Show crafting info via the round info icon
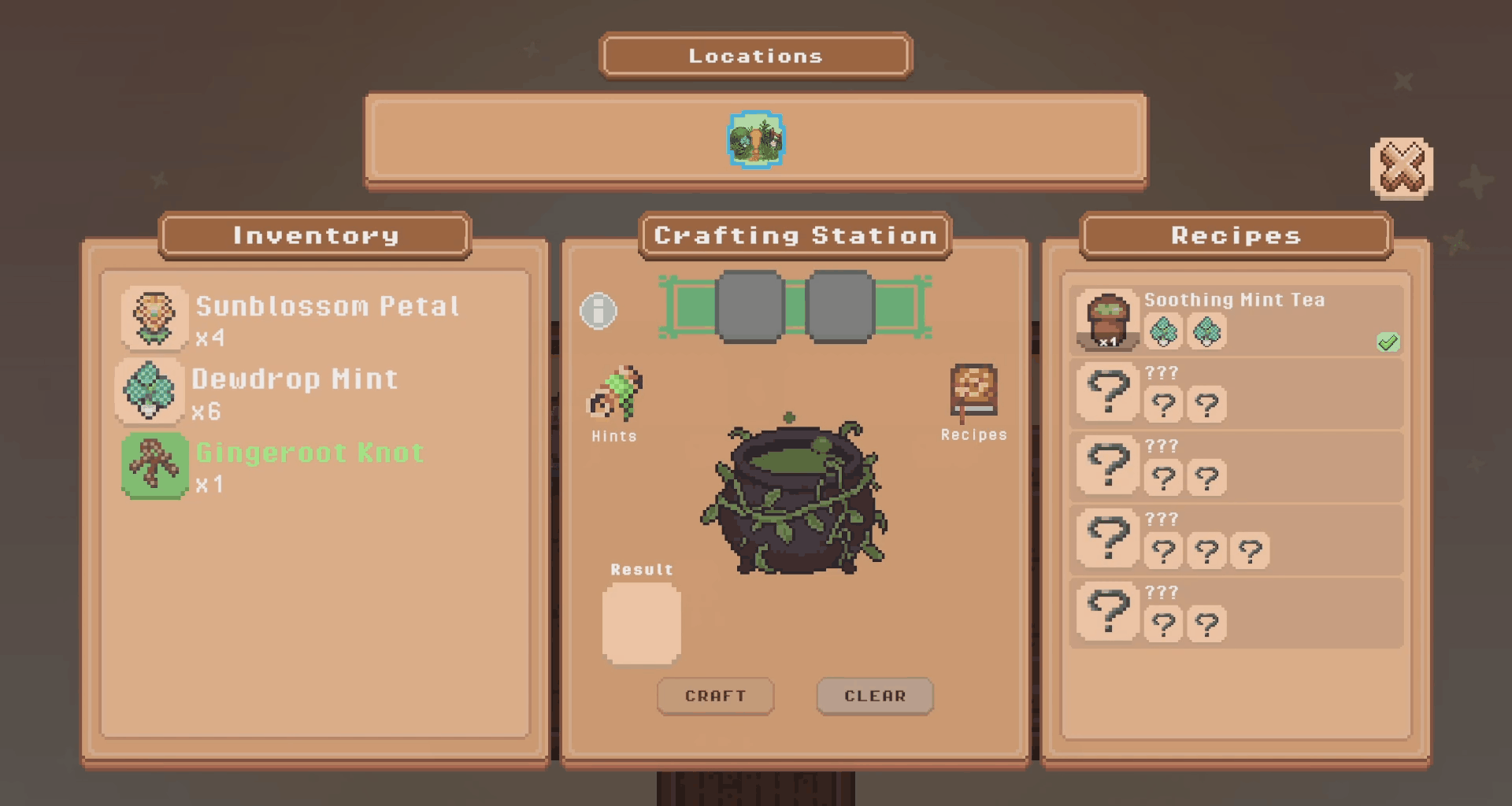 (x=598, y=311)
